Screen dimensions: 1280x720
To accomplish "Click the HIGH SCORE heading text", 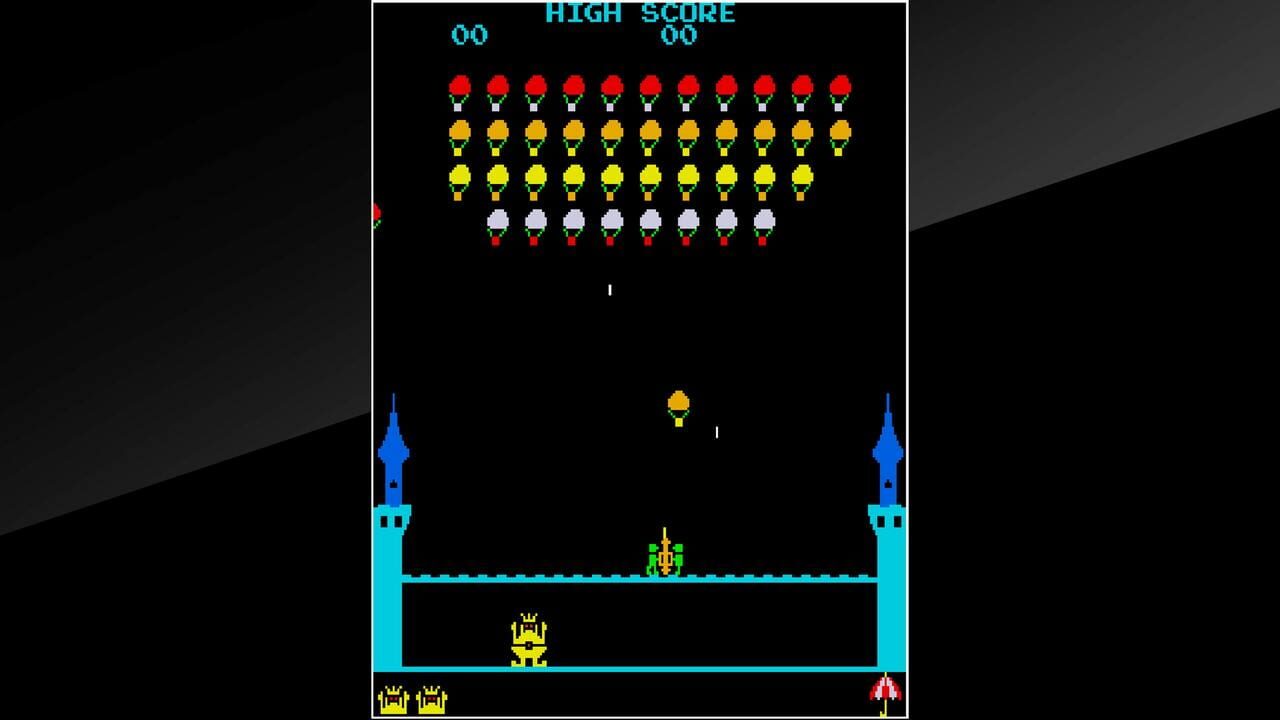I will click(637, 13).
